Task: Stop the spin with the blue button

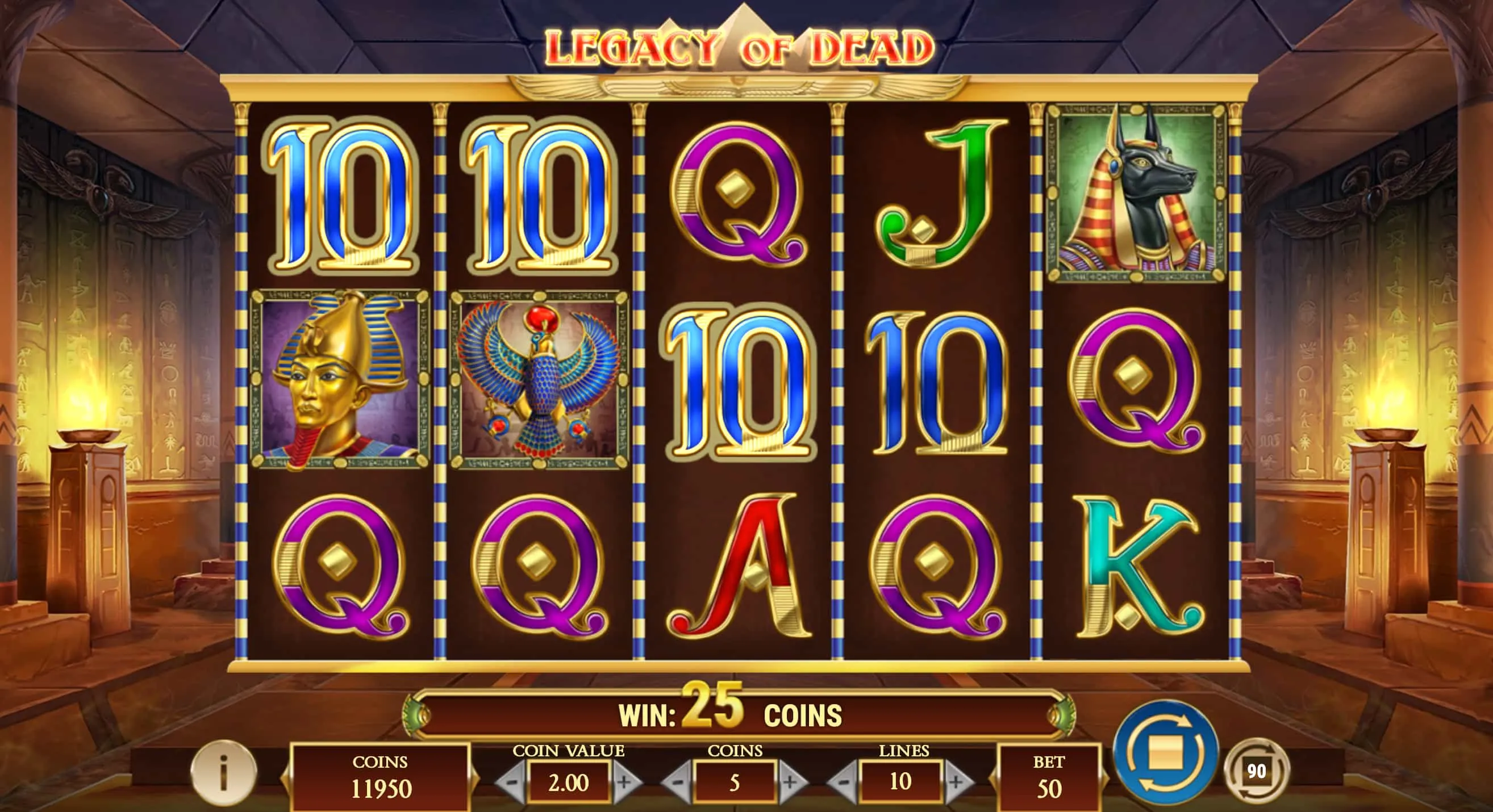Action: 1166,753
